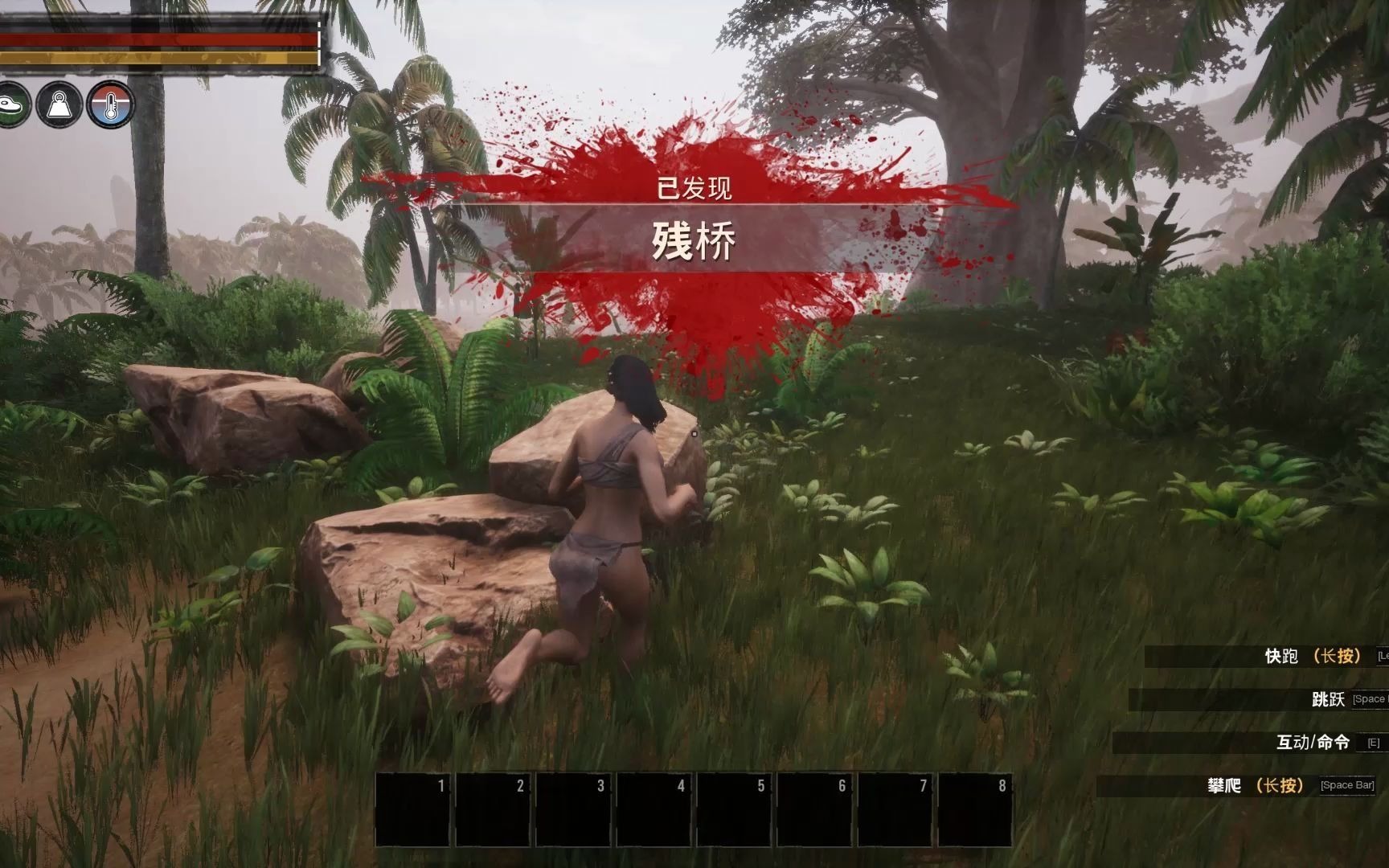Choose hotbar slot number 3
The width and height of the screenshot is (1389, 868).
pyautogui.click(x=573, y=809)
